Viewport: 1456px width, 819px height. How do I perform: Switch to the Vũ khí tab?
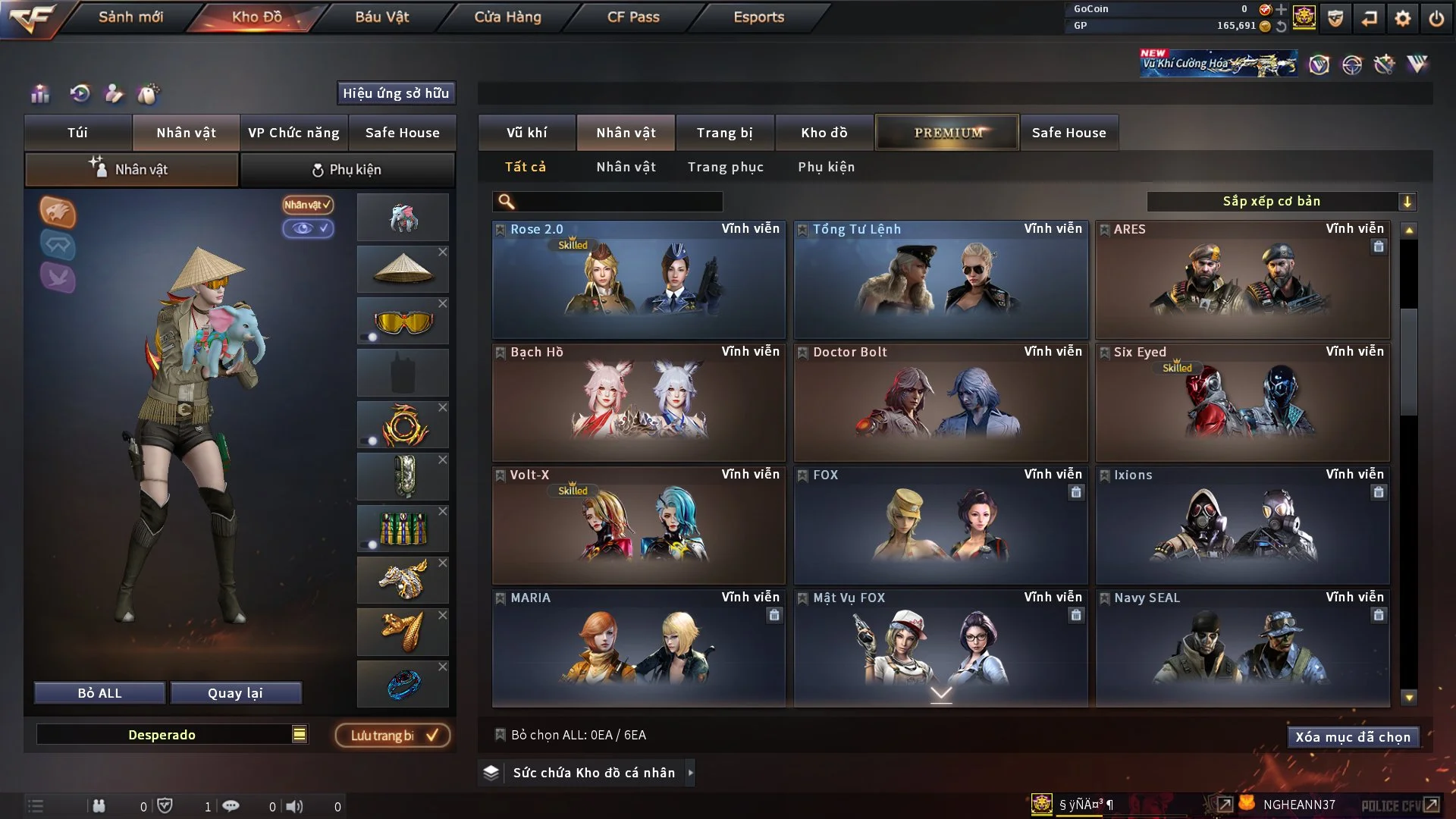tap(526, 133)
